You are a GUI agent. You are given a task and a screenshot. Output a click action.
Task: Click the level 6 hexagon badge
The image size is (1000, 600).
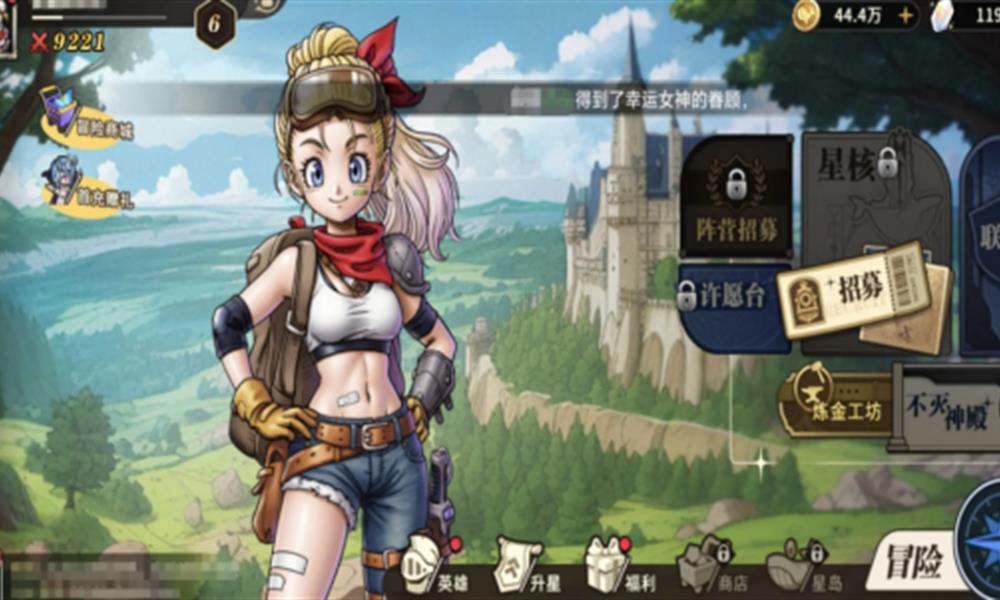tap(216, 23)
